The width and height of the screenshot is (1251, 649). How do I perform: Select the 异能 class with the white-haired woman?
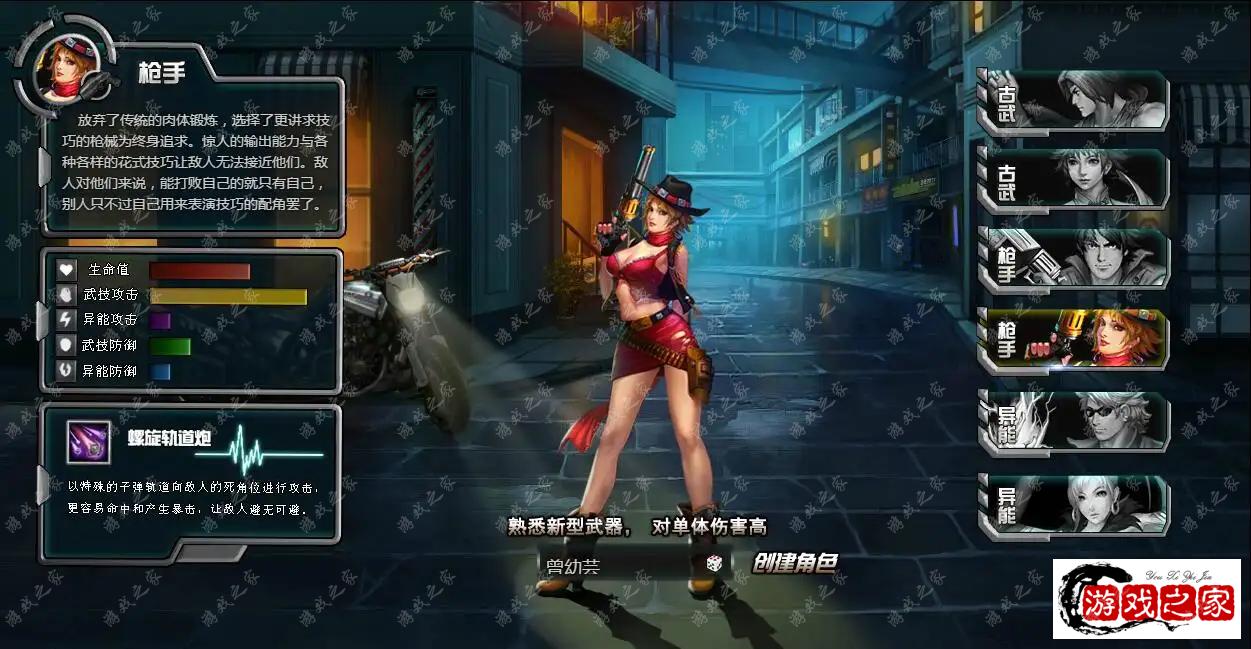pyautogui.click(x=1074, y=505)
